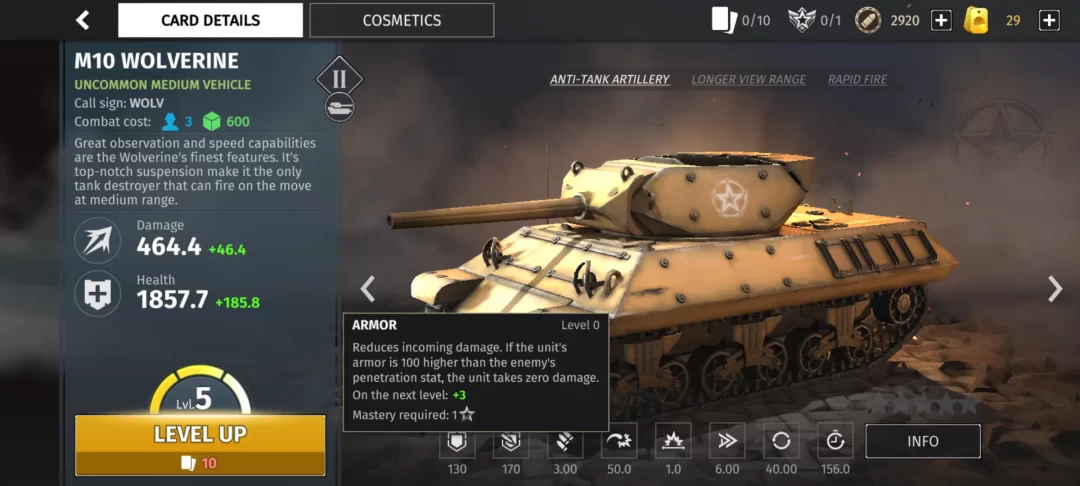The height and width of the screenshot is (486, 1080).
Task: View the Longer View Range trait
Action: pyautogui.click(x=748, y=80)
